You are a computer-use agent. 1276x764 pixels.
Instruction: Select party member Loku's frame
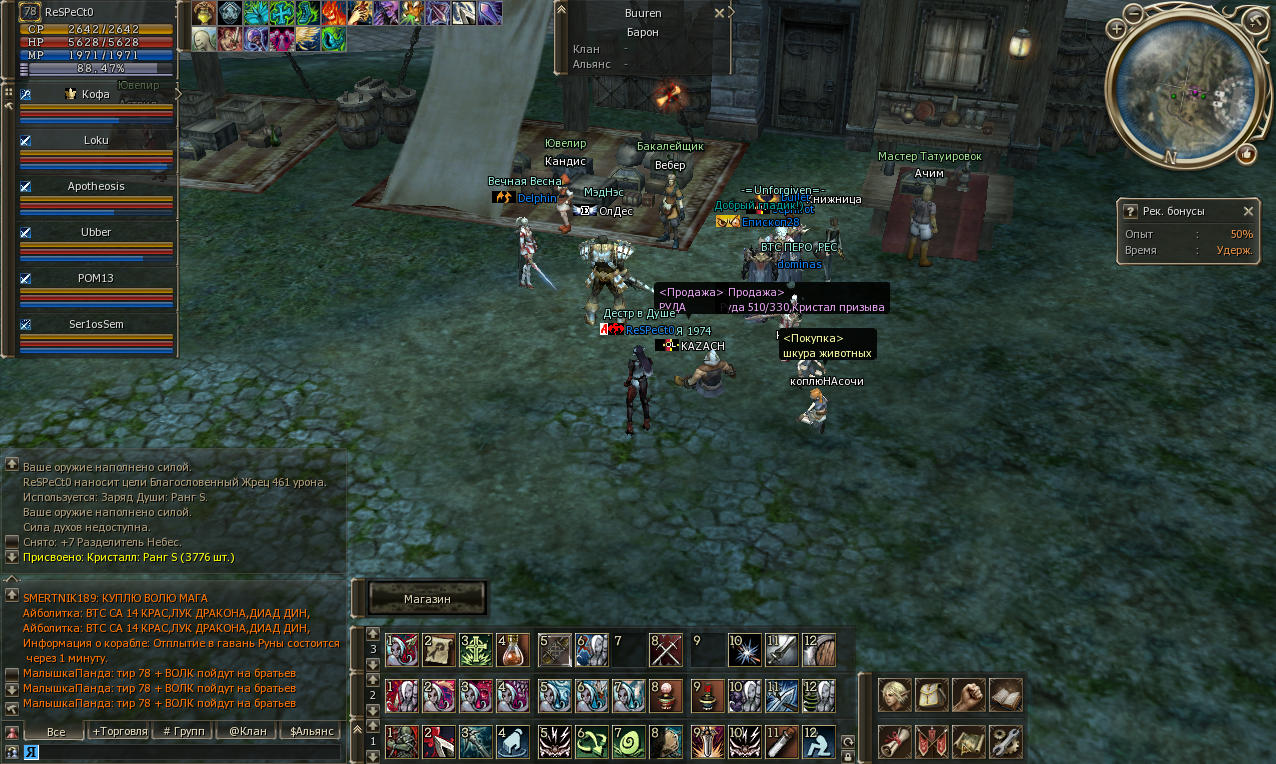coord(96,141)
